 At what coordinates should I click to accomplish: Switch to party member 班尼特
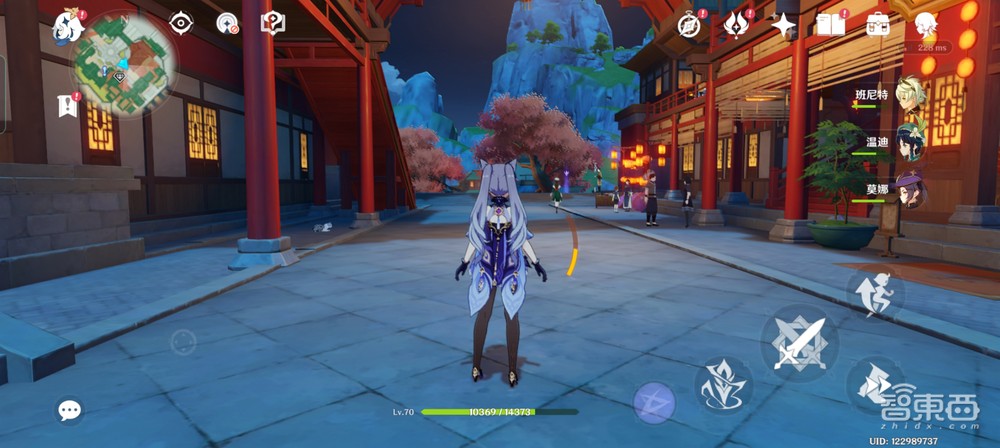[x=911, y=94]
